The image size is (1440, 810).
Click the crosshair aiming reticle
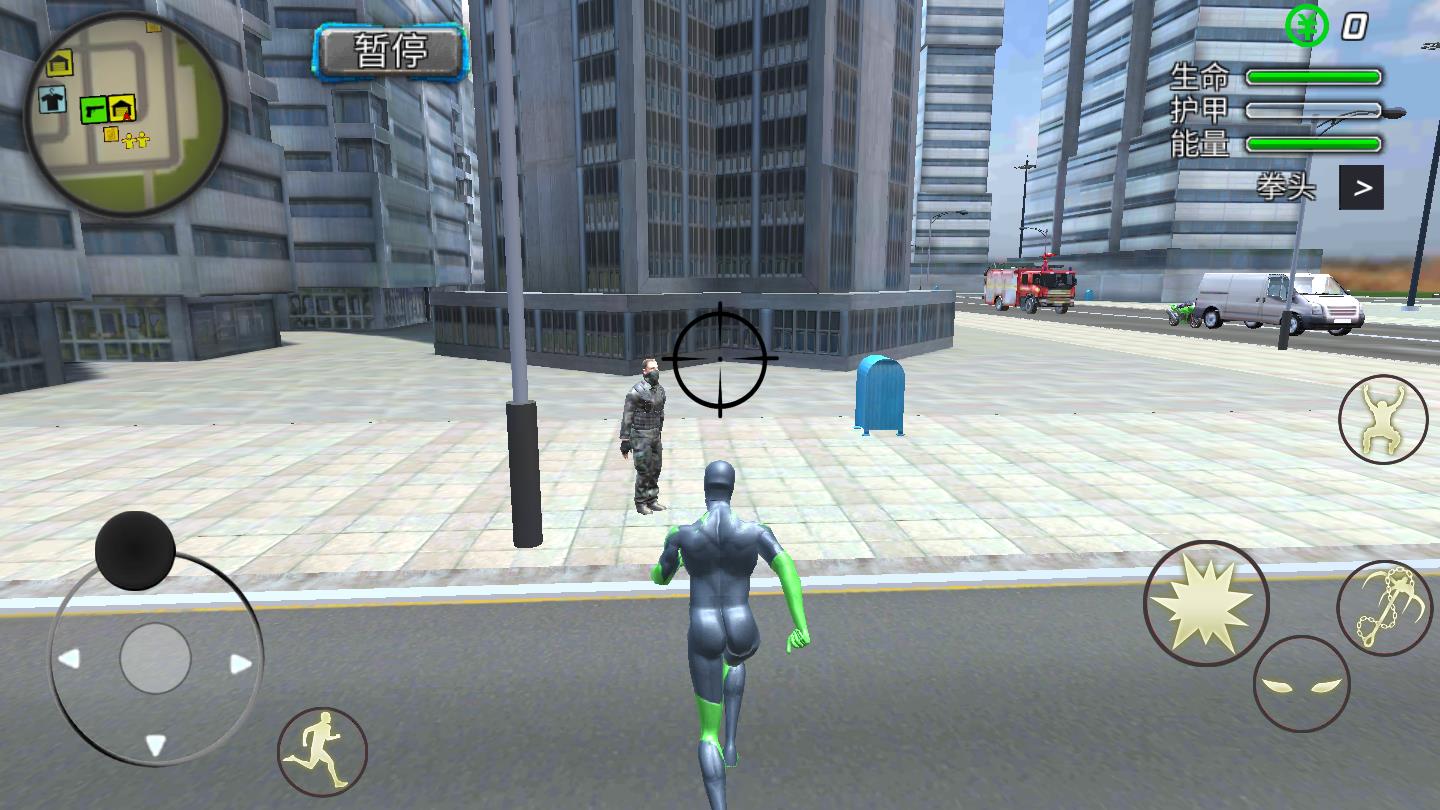point(718,358)
